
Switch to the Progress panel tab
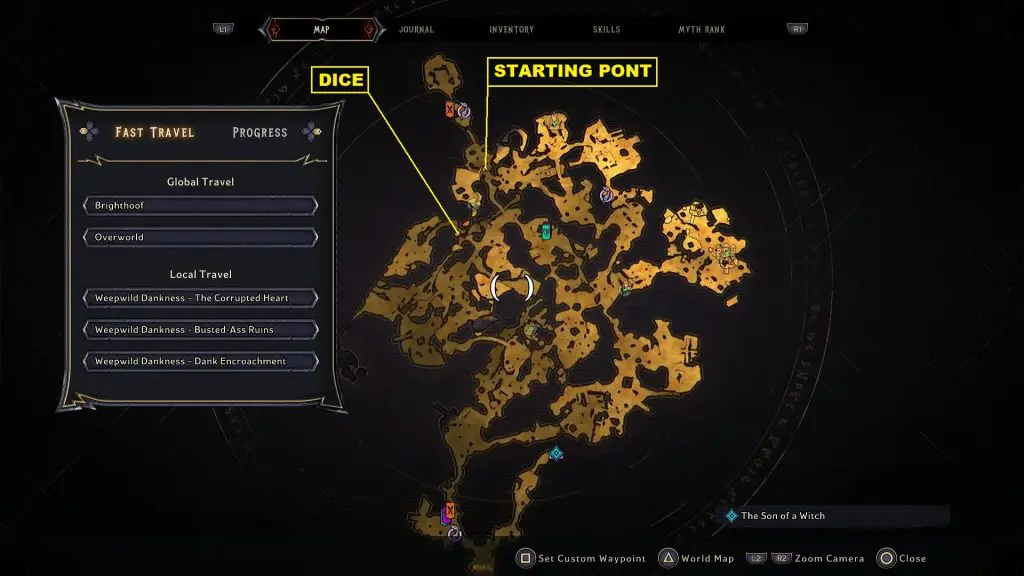pyautogui.click(x=259, y=132)
